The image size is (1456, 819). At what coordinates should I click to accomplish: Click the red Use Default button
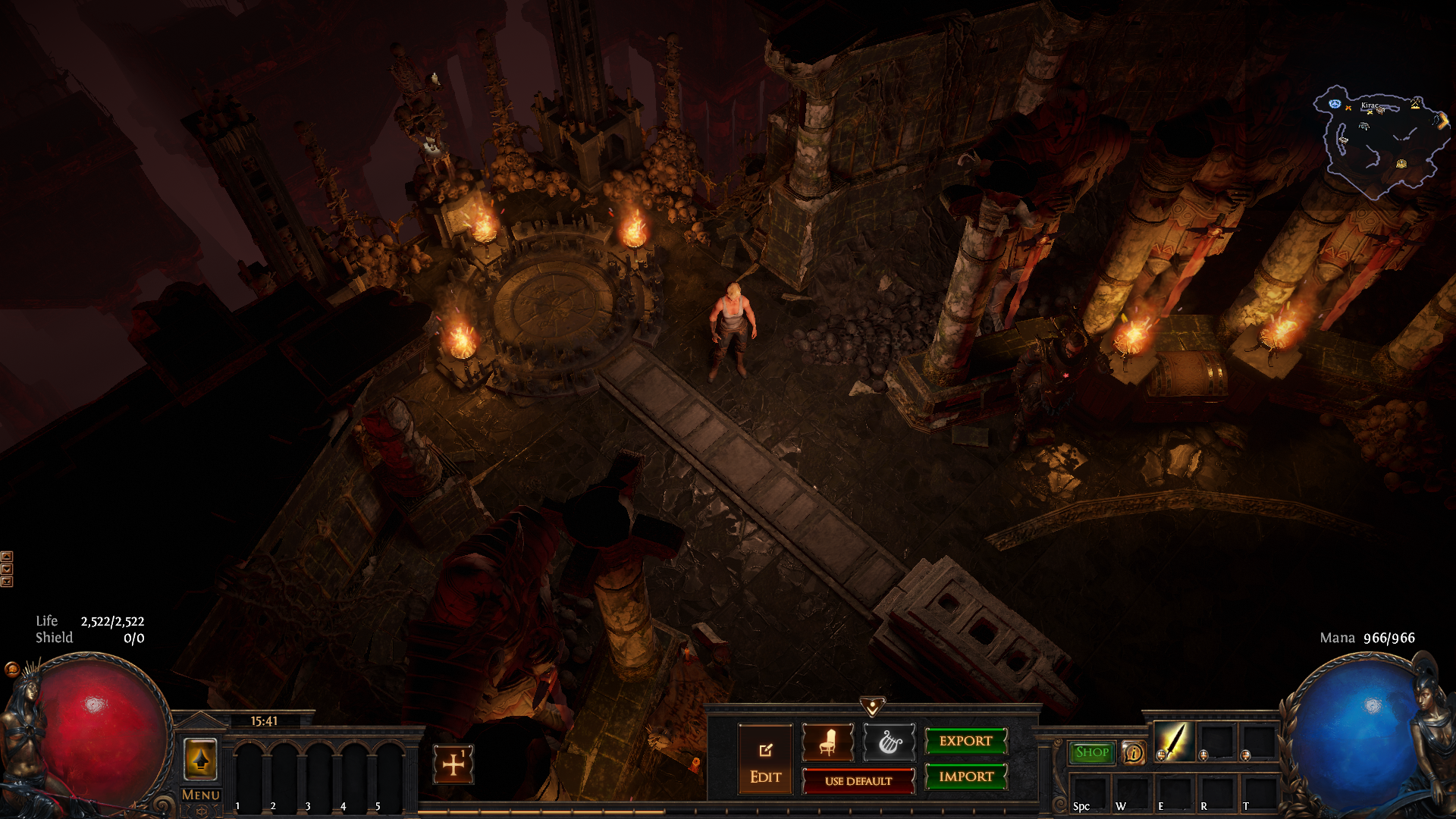858,781
